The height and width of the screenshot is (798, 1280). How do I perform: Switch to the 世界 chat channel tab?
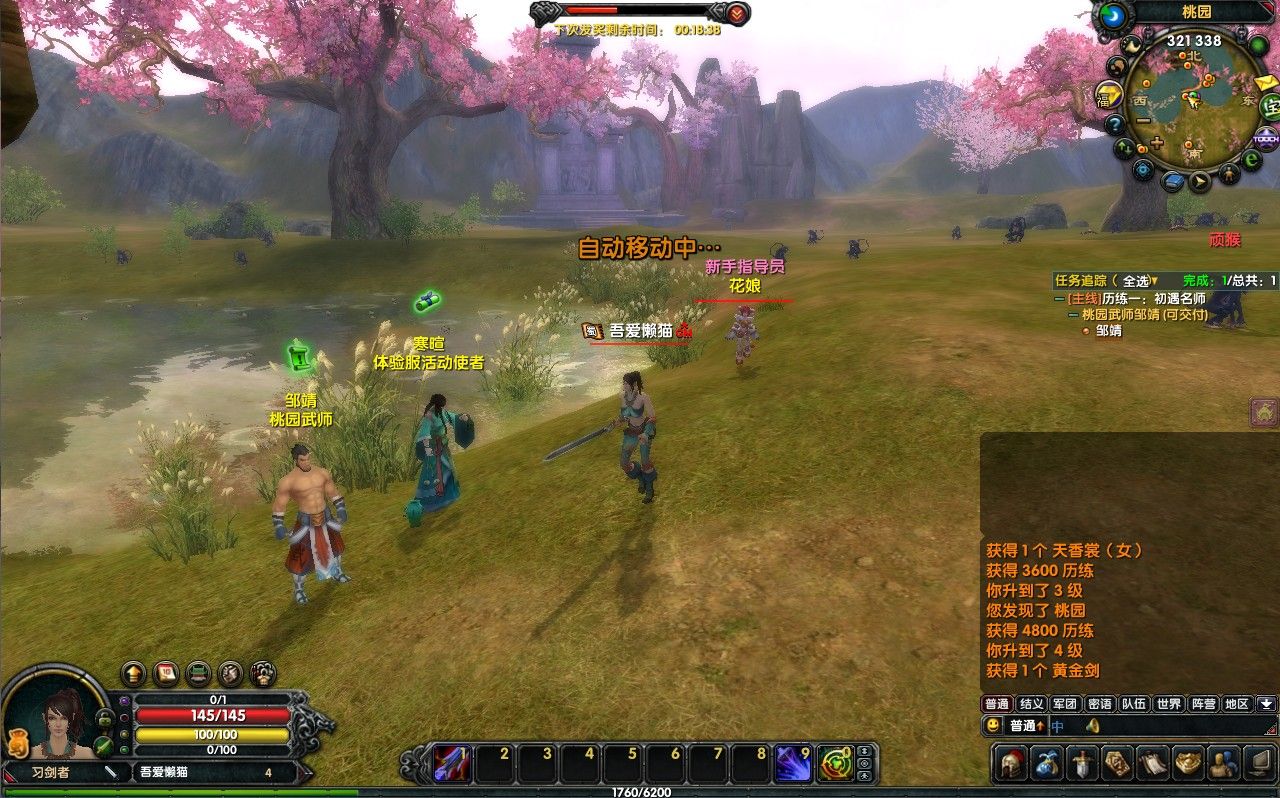[1168, 704]
